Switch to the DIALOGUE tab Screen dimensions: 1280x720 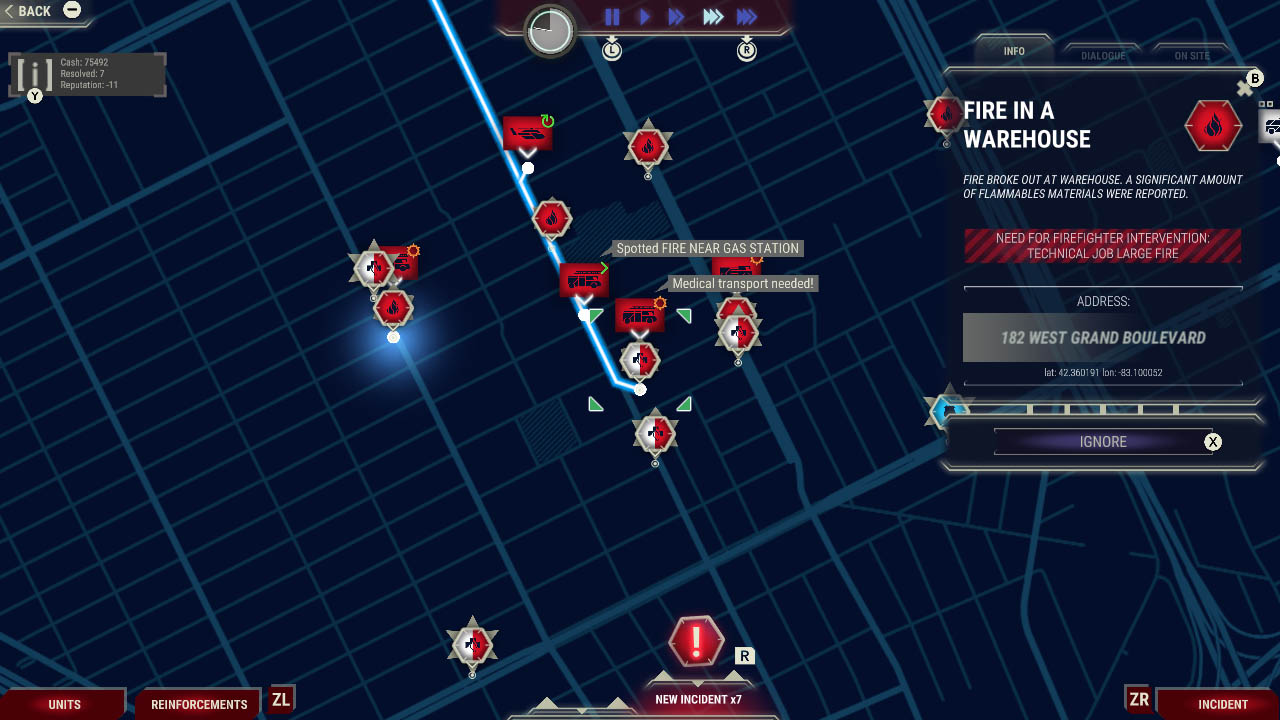point(1102,55)
